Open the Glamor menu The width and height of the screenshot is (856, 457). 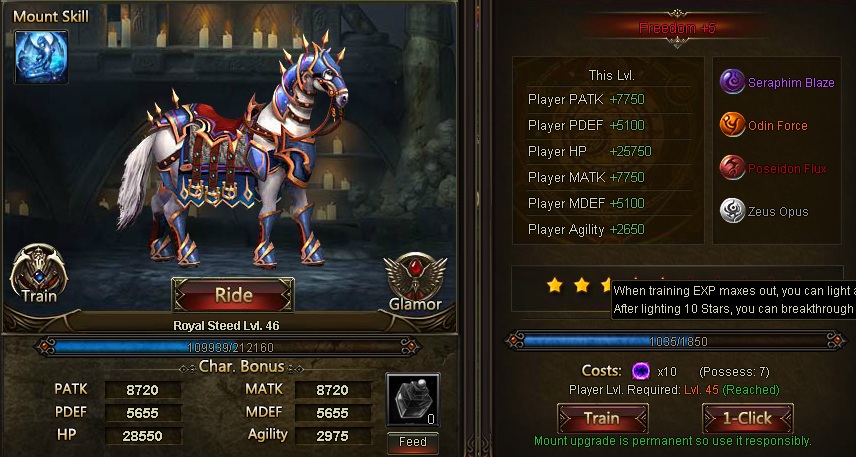pyautogui.click(x=414, y=281)
